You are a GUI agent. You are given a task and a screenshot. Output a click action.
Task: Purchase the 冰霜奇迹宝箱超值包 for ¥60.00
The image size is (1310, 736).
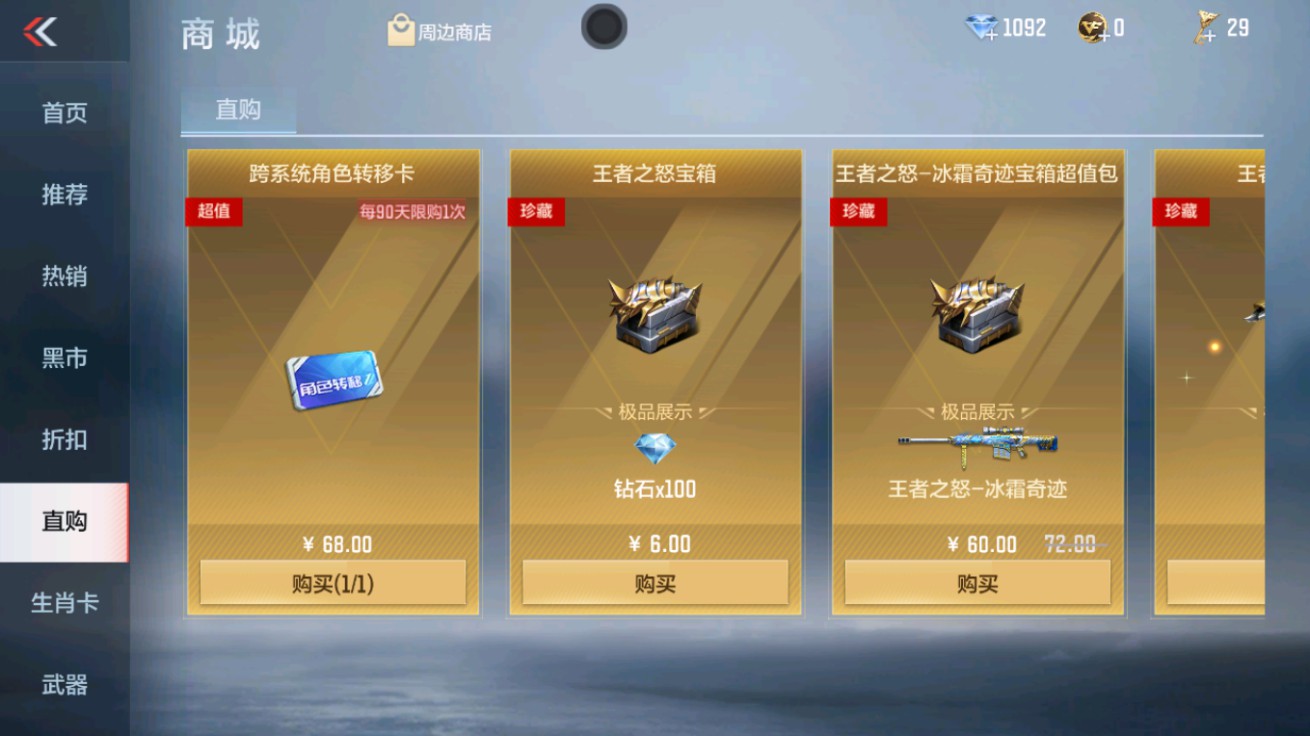pyautogui.click(x=977, y=583)
